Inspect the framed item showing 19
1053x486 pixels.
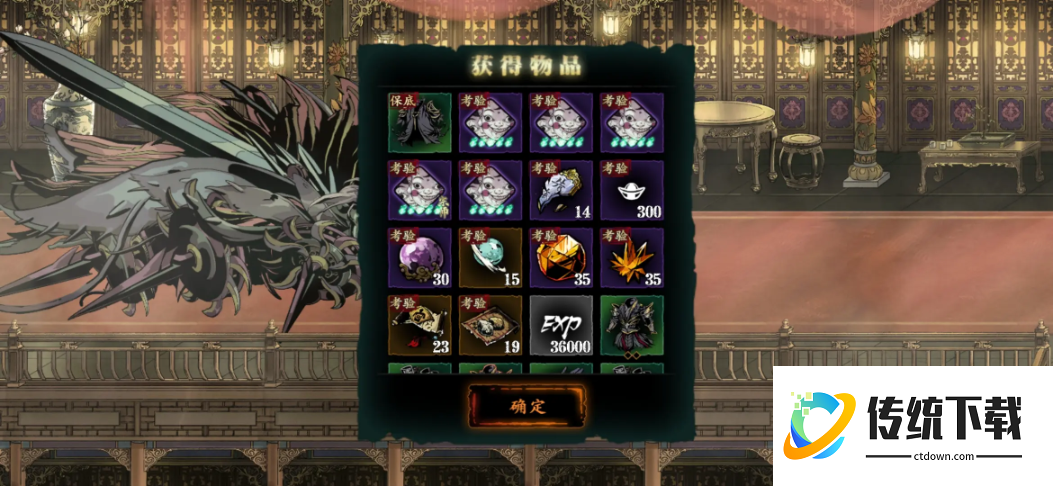tap(487, 324)
